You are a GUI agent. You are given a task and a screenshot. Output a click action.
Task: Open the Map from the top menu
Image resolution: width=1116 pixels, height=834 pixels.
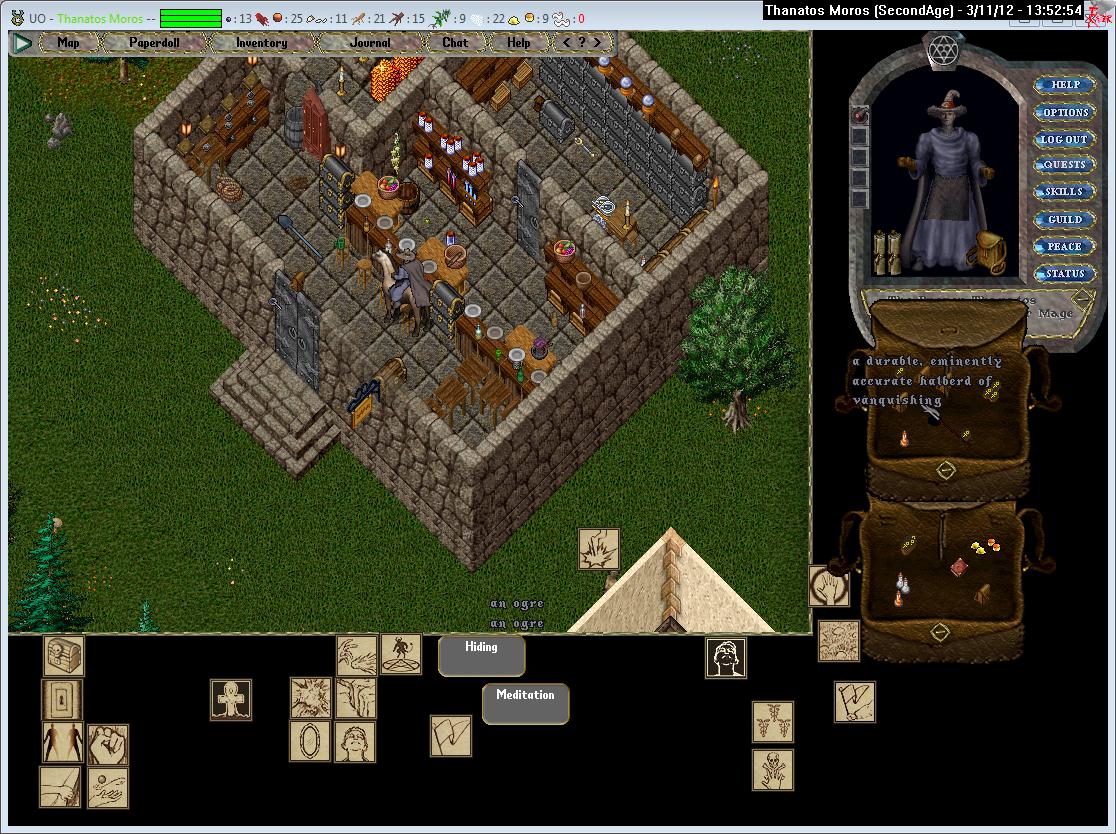tap(68, 43)
